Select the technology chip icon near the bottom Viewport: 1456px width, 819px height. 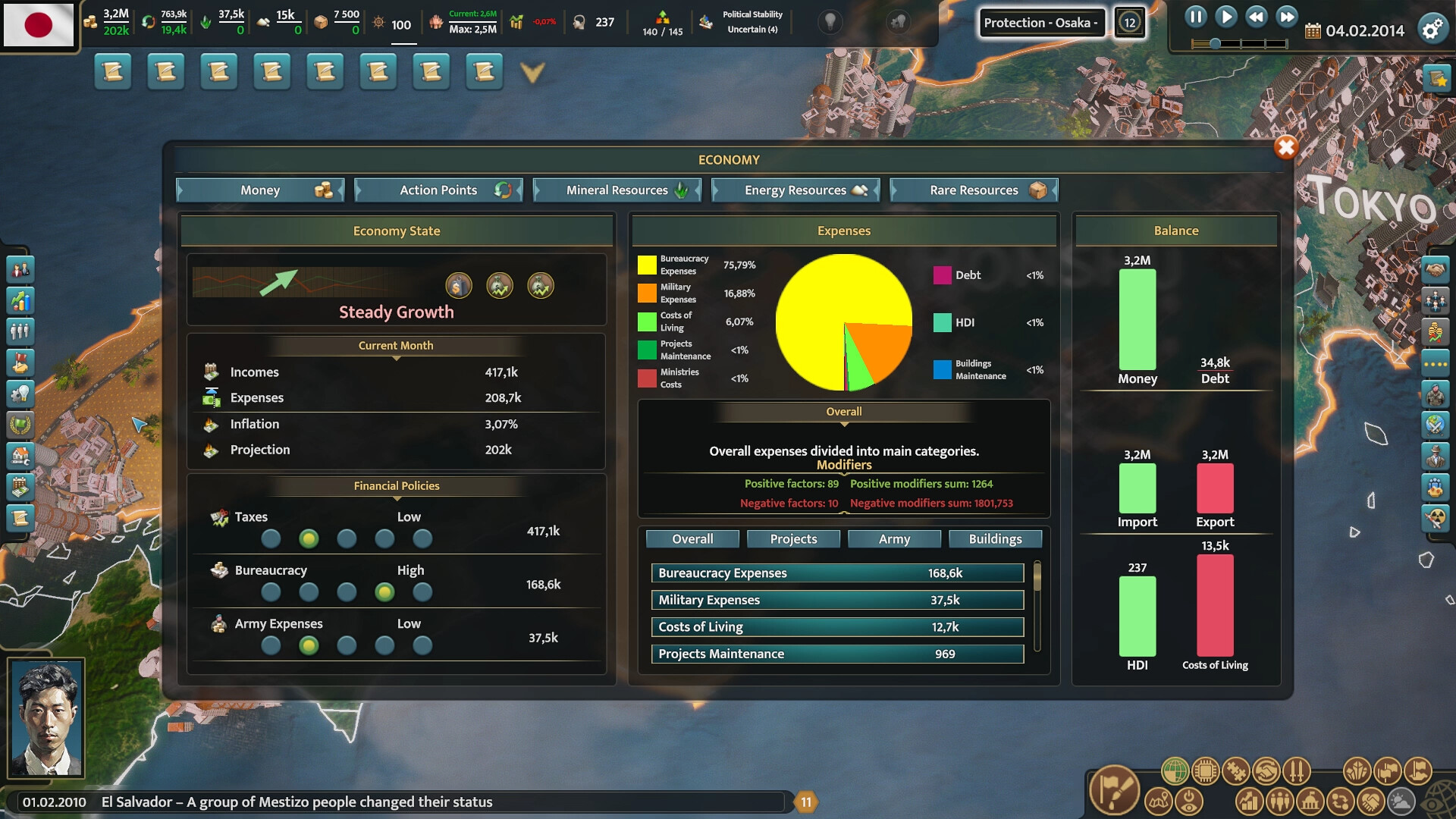tap(1205, 770)
